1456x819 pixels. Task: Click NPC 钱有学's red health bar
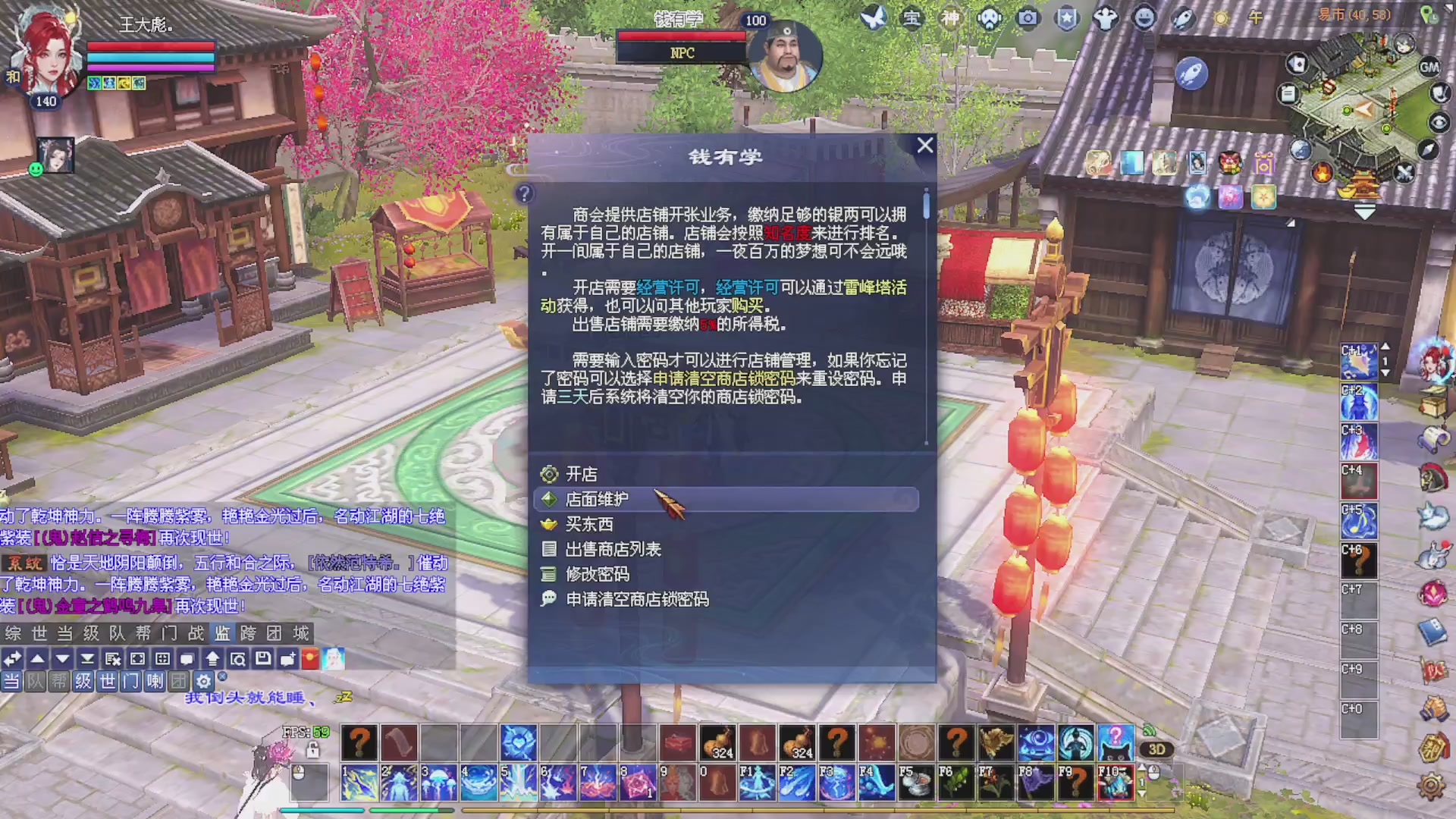pos(680,36)
